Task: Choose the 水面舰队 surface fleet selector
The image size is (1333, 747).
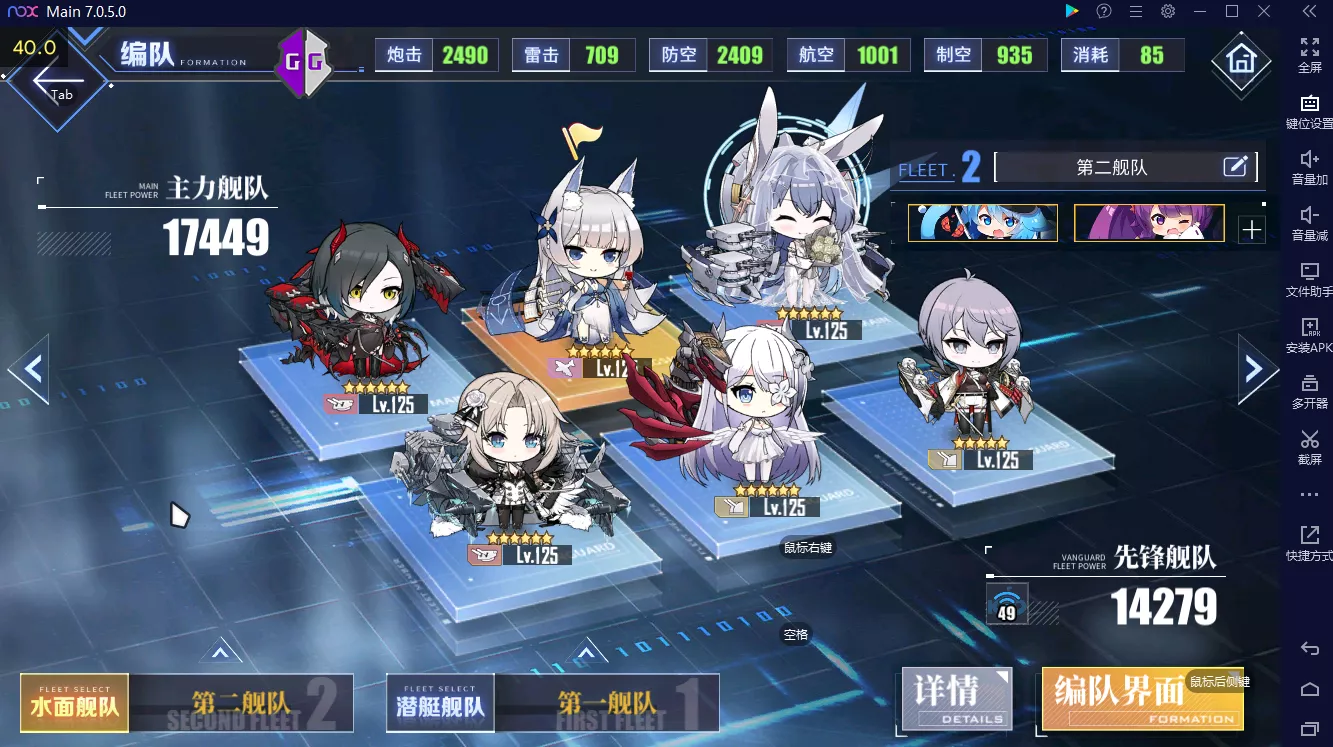Action: (x=75, y=703)
